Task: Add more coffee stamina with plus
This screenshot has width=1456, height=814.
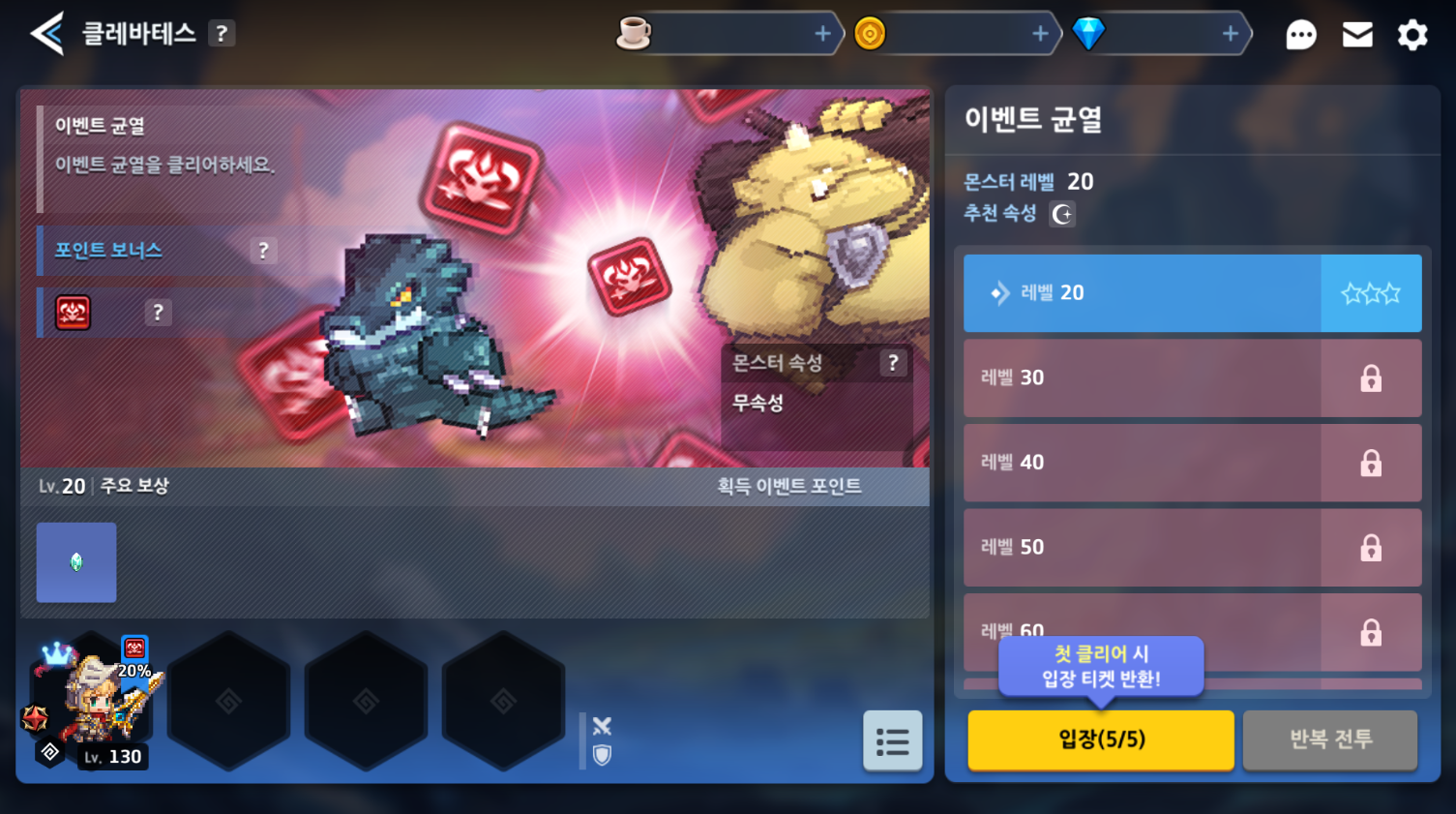Action: (x=822, y=34)
